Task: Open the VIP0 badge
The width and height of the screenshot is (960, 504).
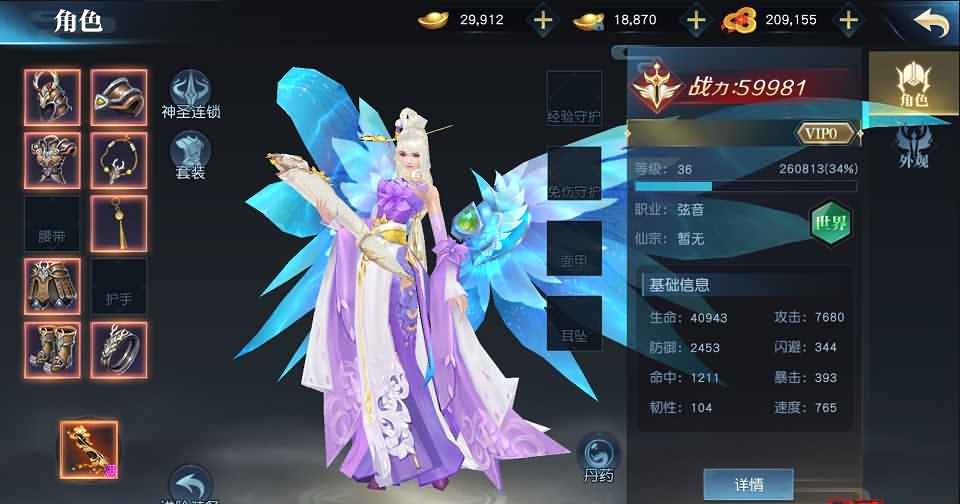Action: coord(828,132)
